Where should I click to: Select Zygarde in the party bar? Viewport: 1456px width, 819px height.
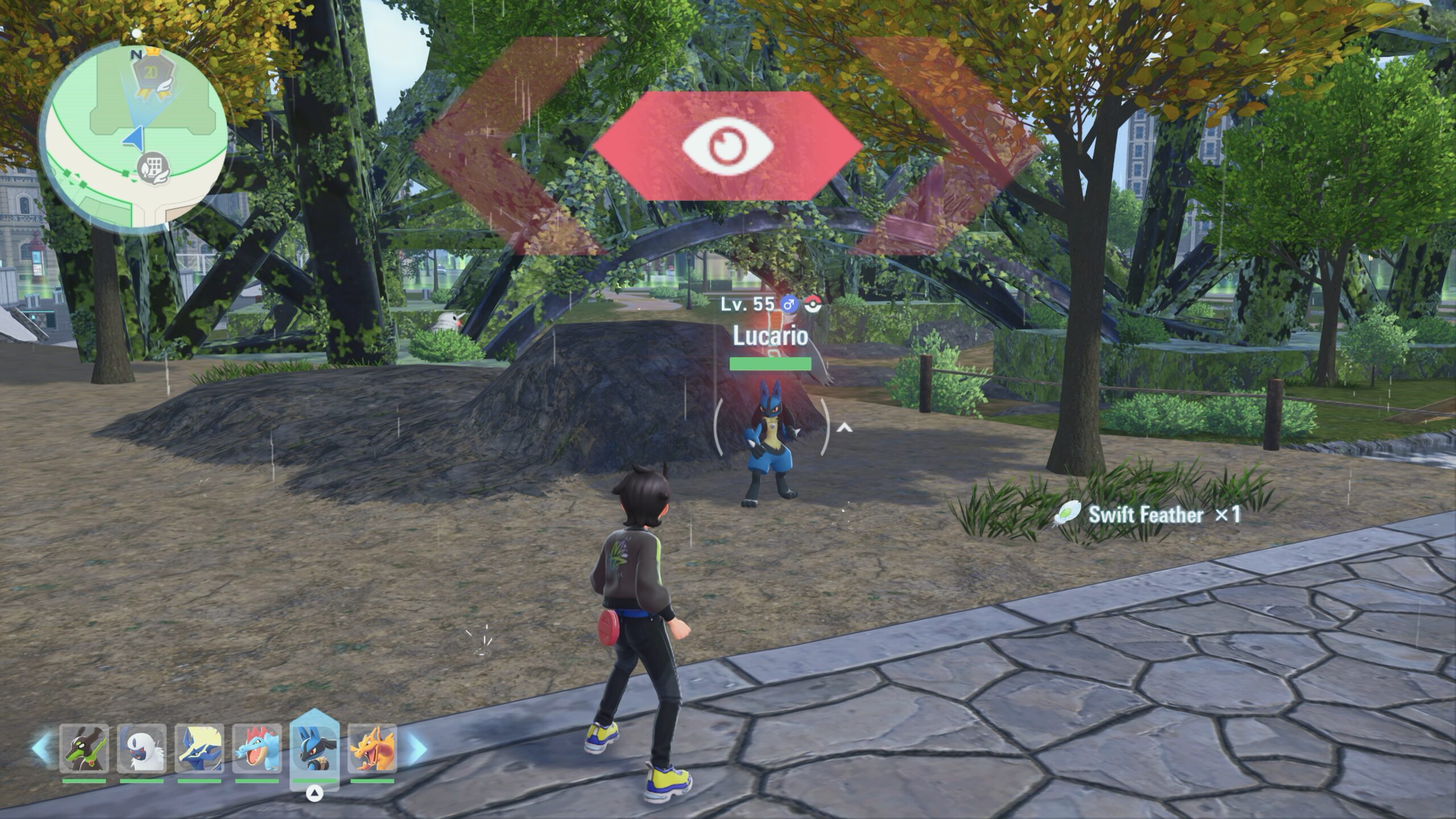coord(84,748)
